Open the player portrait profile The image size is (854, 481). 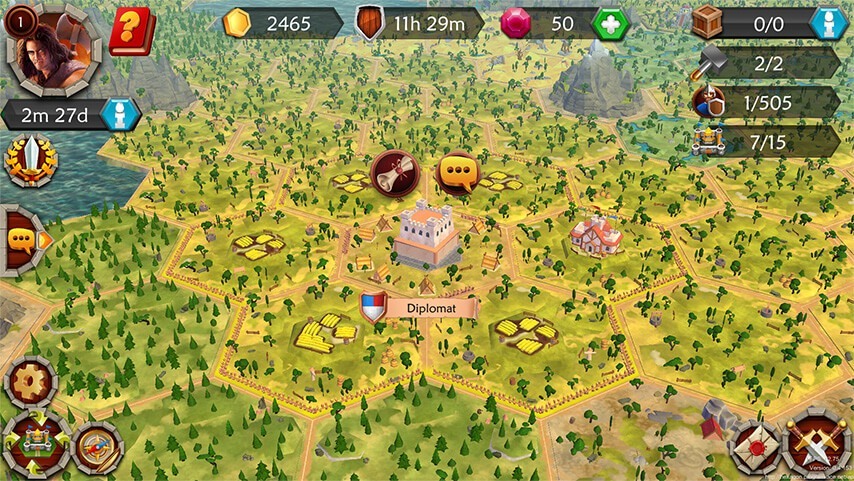(x=52, y=48)
